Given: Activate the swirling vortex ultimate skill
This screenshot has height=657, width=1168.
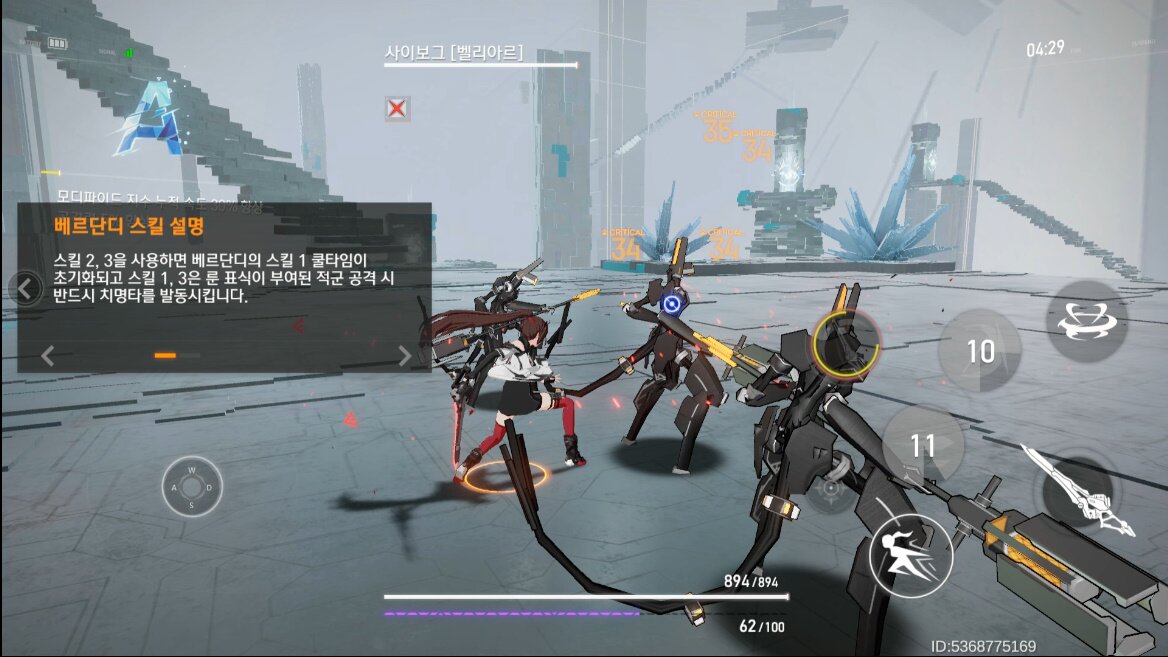Looking at the screenshot, I should click(x=1086, y=321).
